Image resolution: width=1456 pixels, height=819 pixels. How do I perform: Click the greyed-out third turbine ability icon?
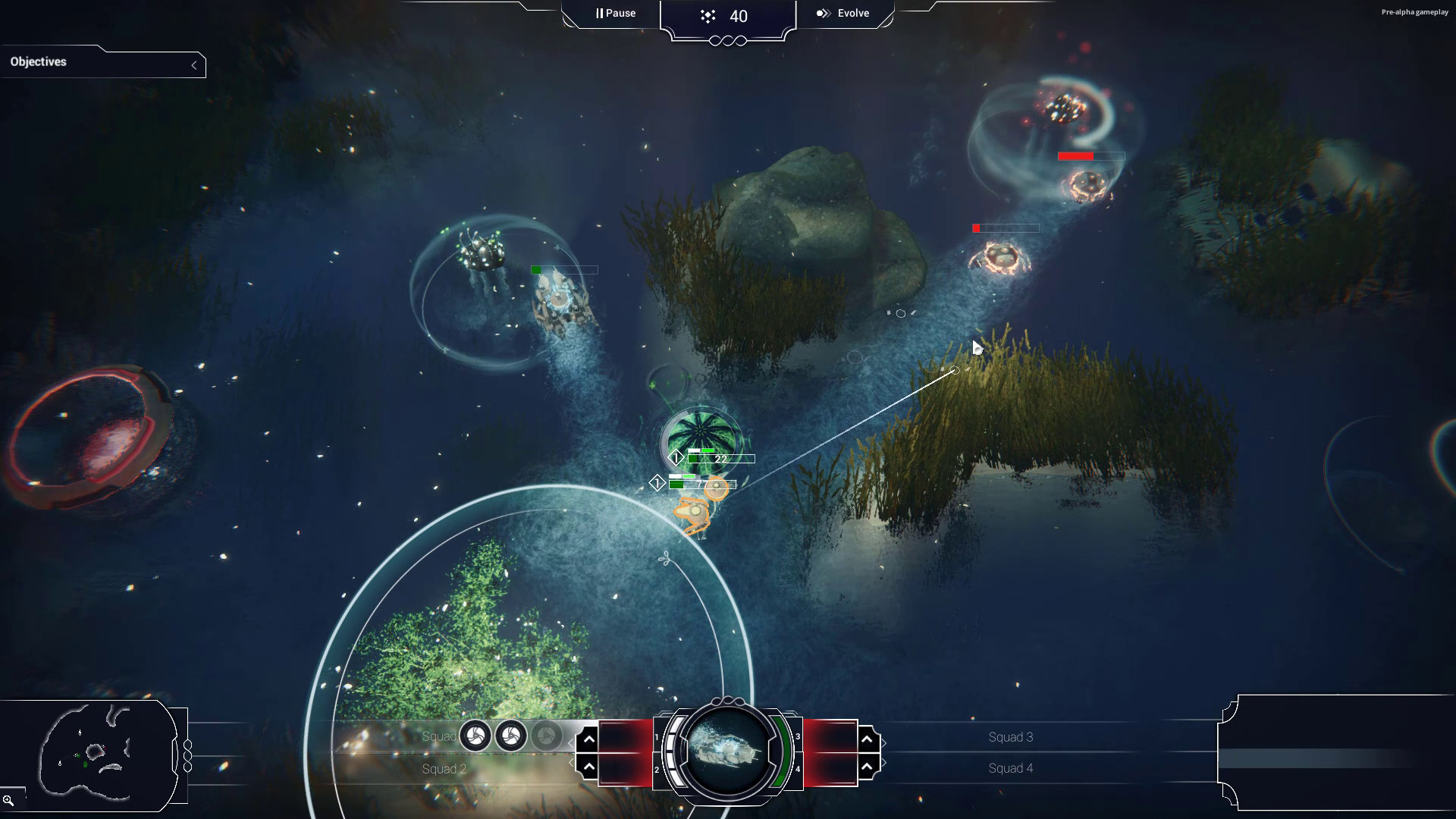coord(548,736)
